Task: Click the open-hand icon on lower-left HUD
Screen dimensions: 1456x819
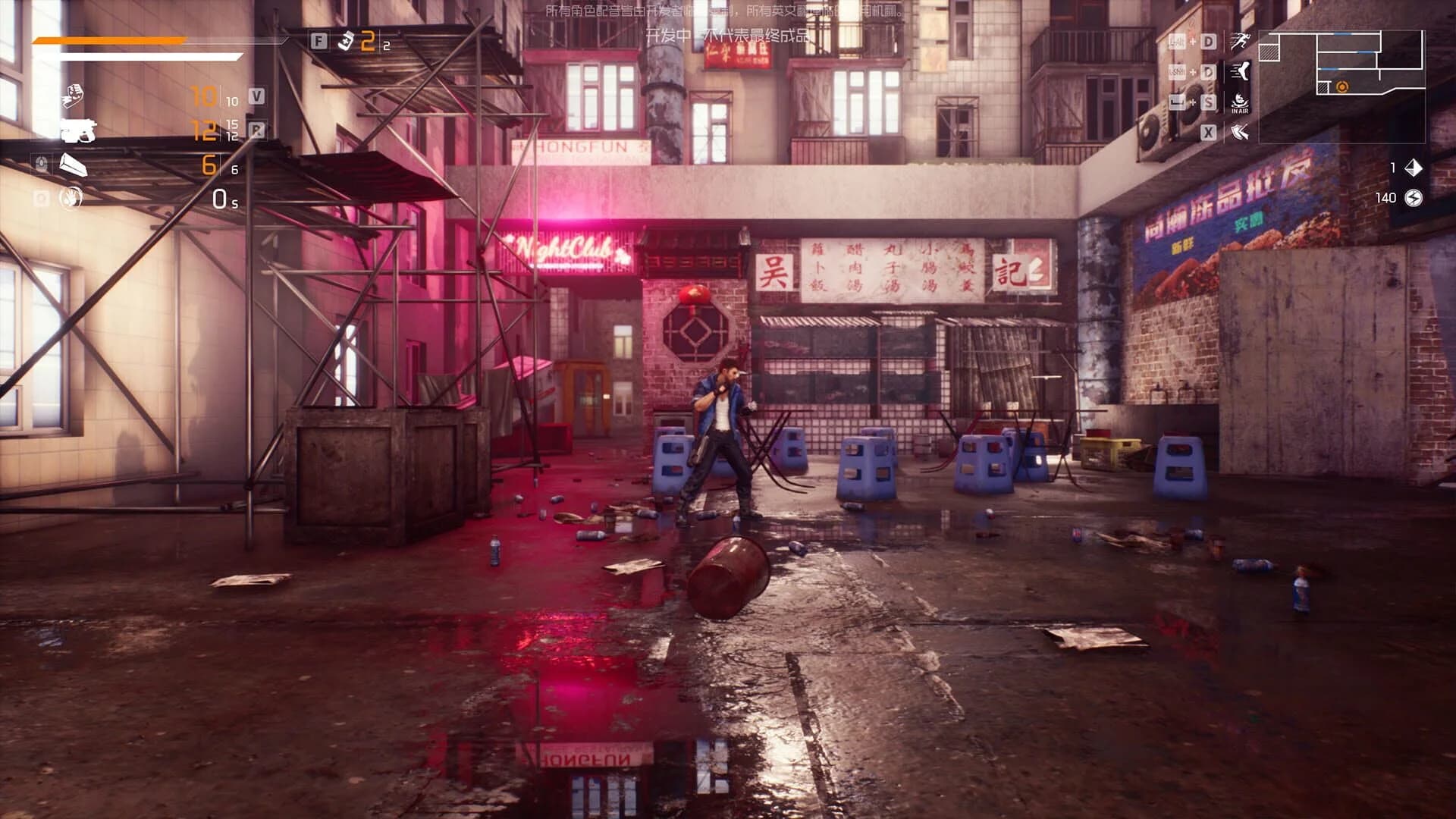Action: pos(71,198)
